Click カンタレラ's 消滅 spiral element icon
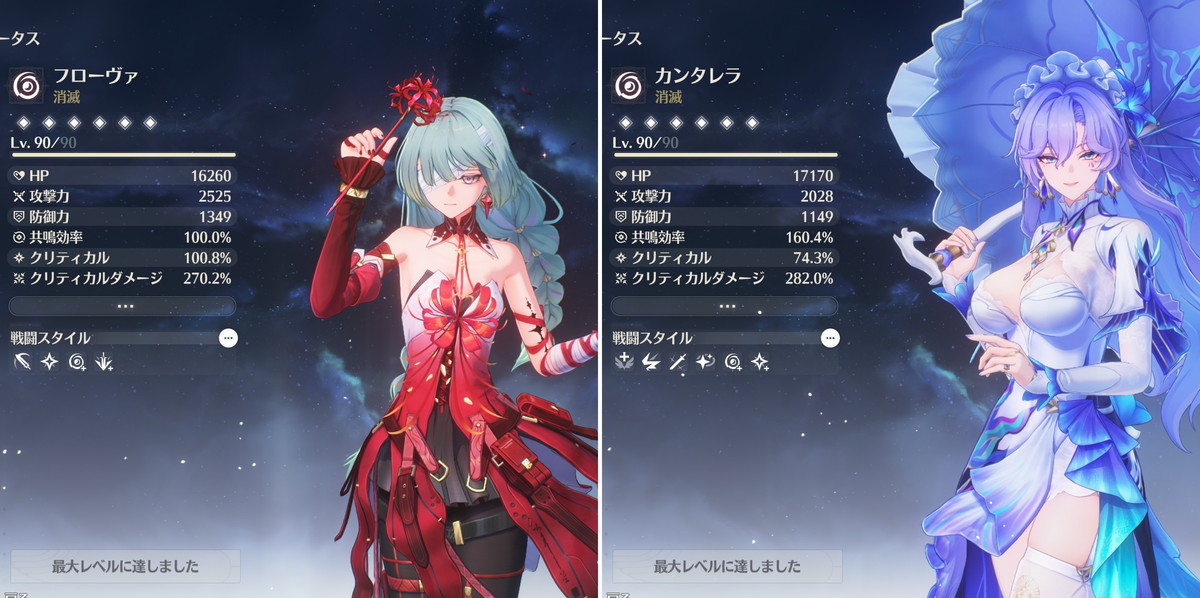 pos(629,86)
